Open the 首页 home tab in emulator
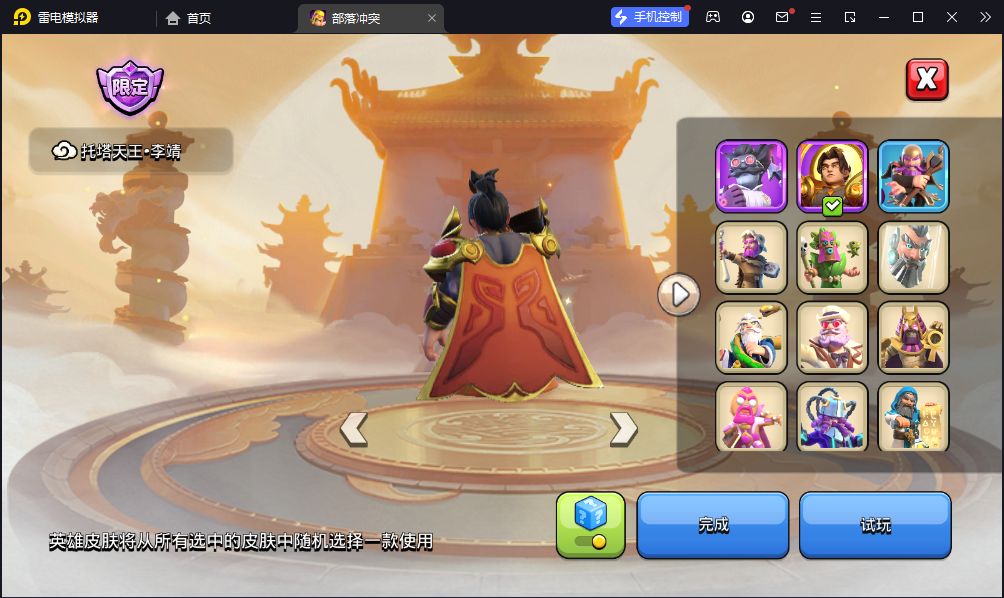Viewport: 1004px width, 598px height. coord(189,18)
